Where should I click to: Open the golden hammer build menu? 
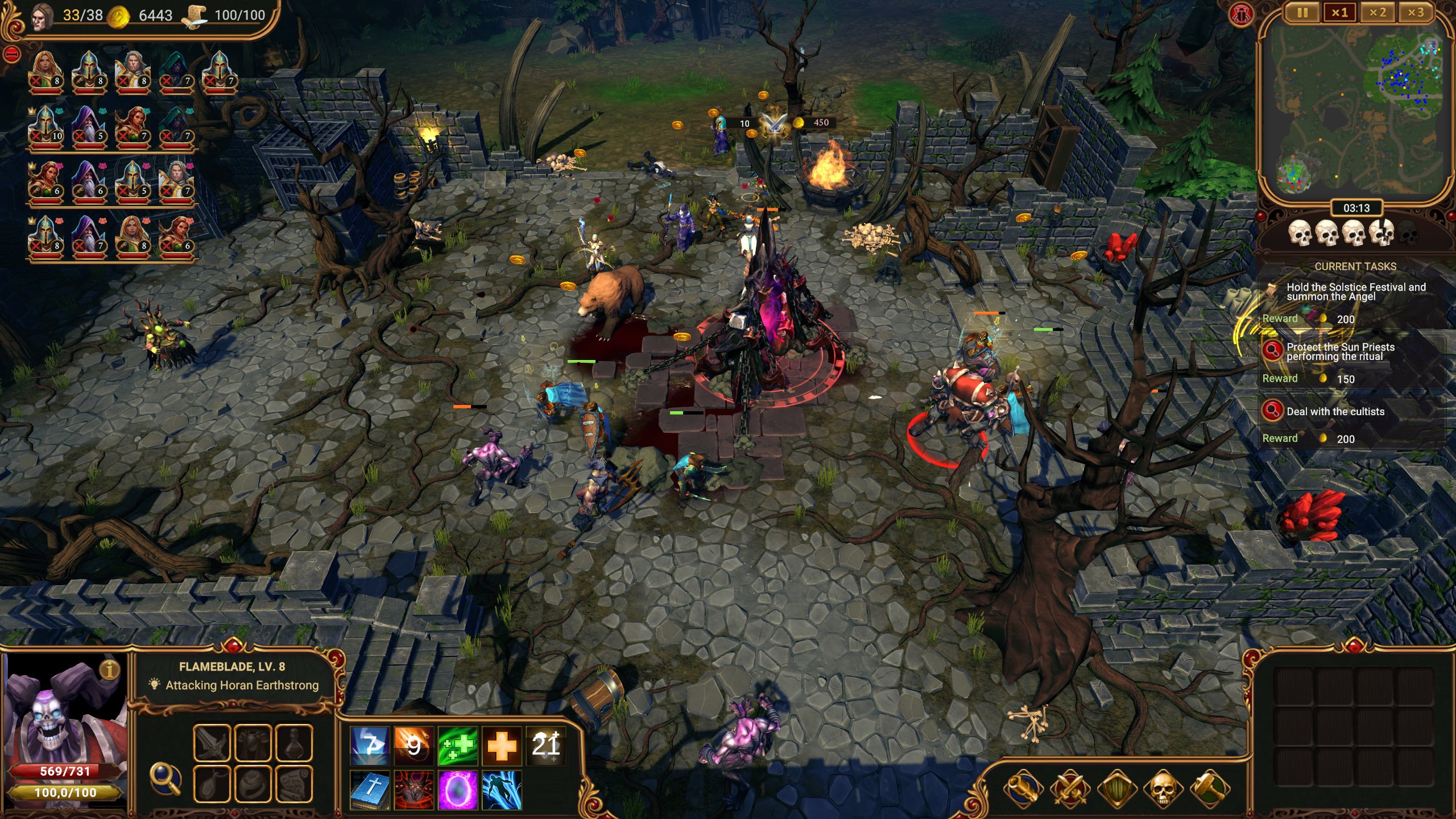[1210, 788]
